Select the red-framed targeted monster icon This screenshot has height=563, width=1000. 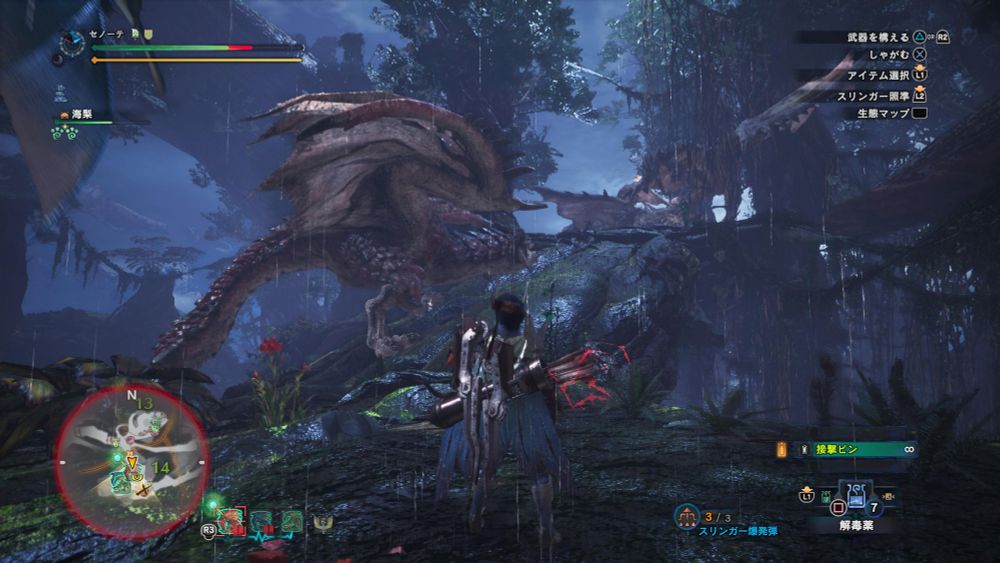point(232,521)
